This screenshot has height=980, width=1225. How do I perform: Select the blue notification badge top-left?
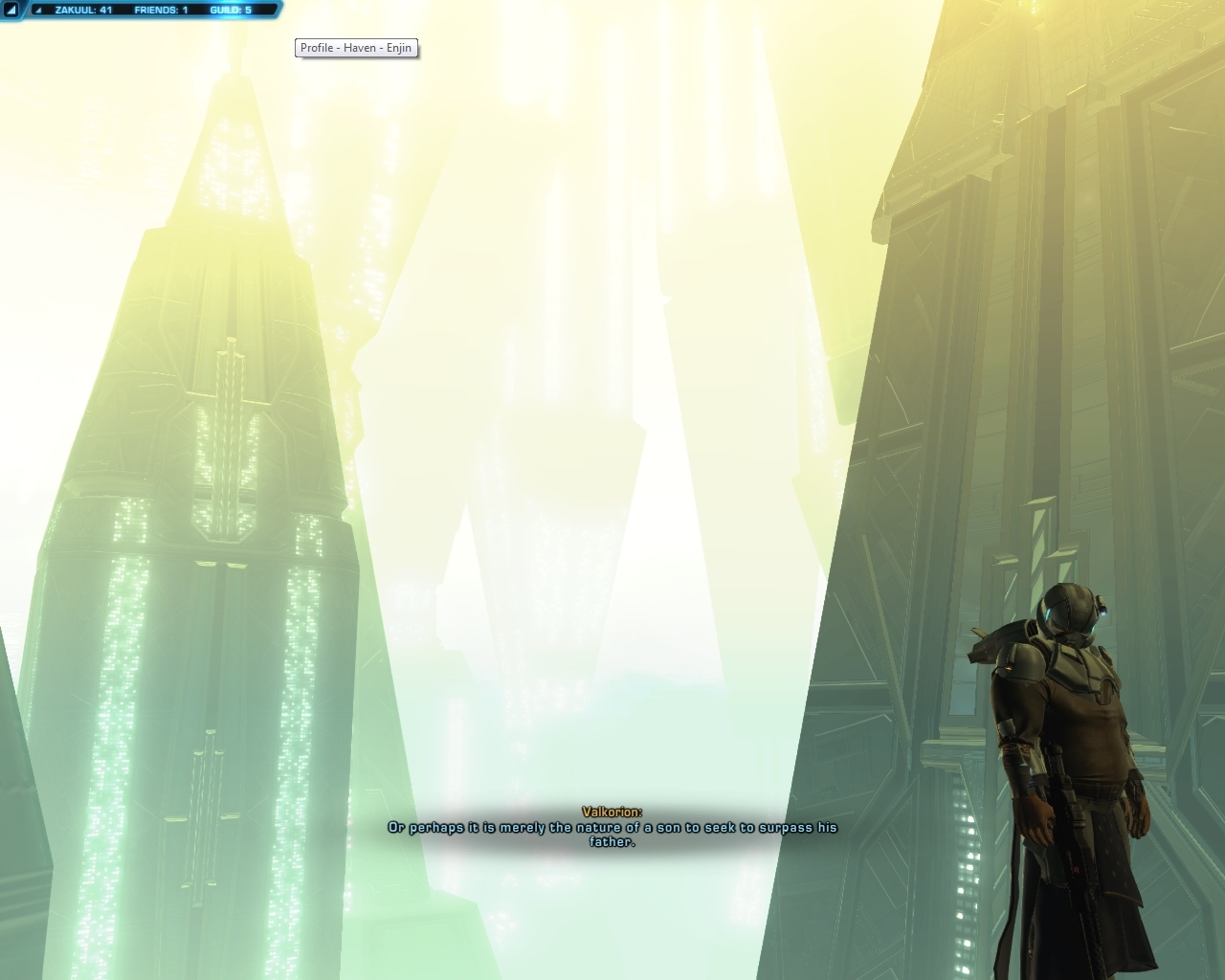tap(11, 10)
